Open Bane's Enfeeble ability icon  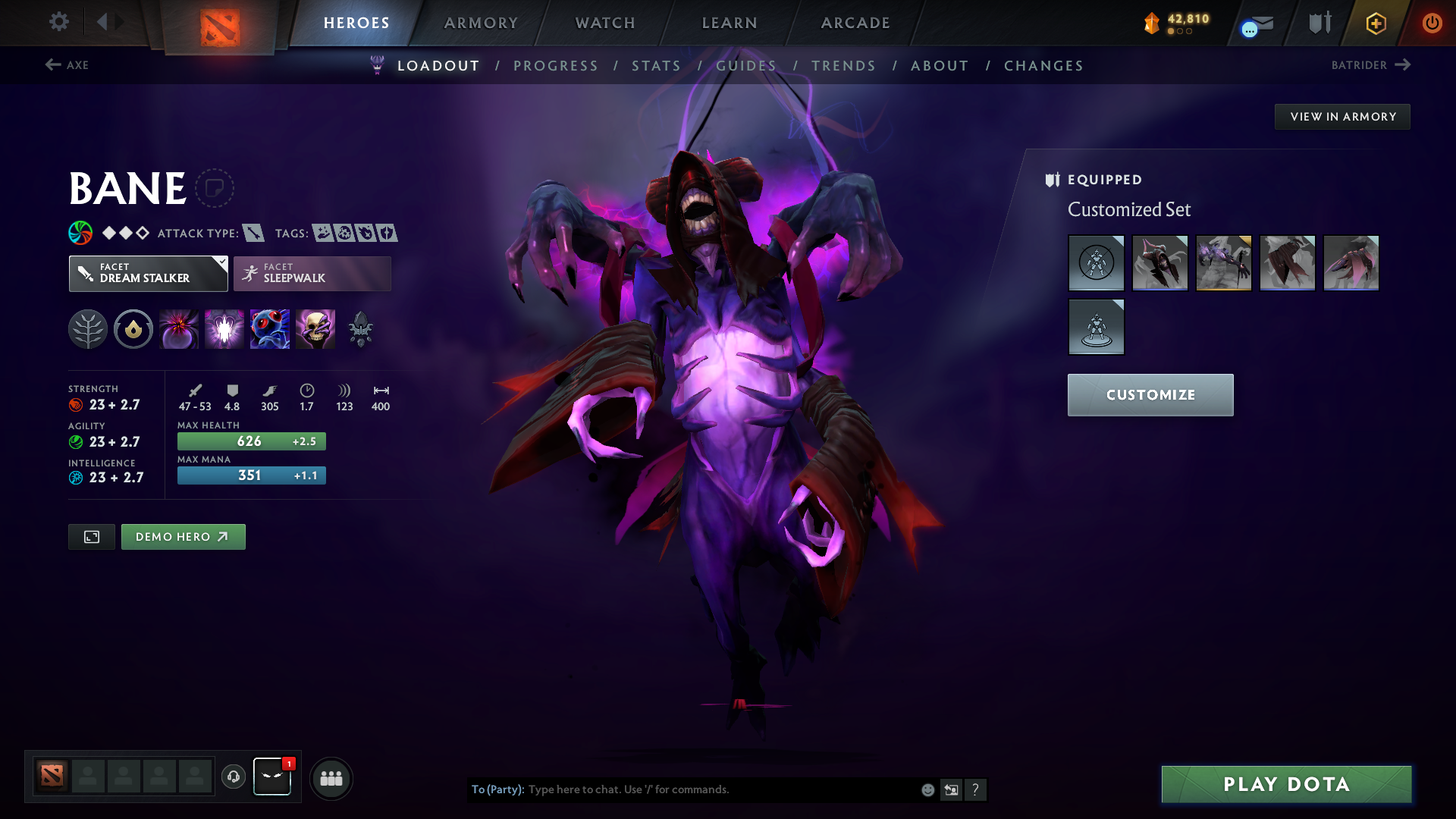click(179, 328)
